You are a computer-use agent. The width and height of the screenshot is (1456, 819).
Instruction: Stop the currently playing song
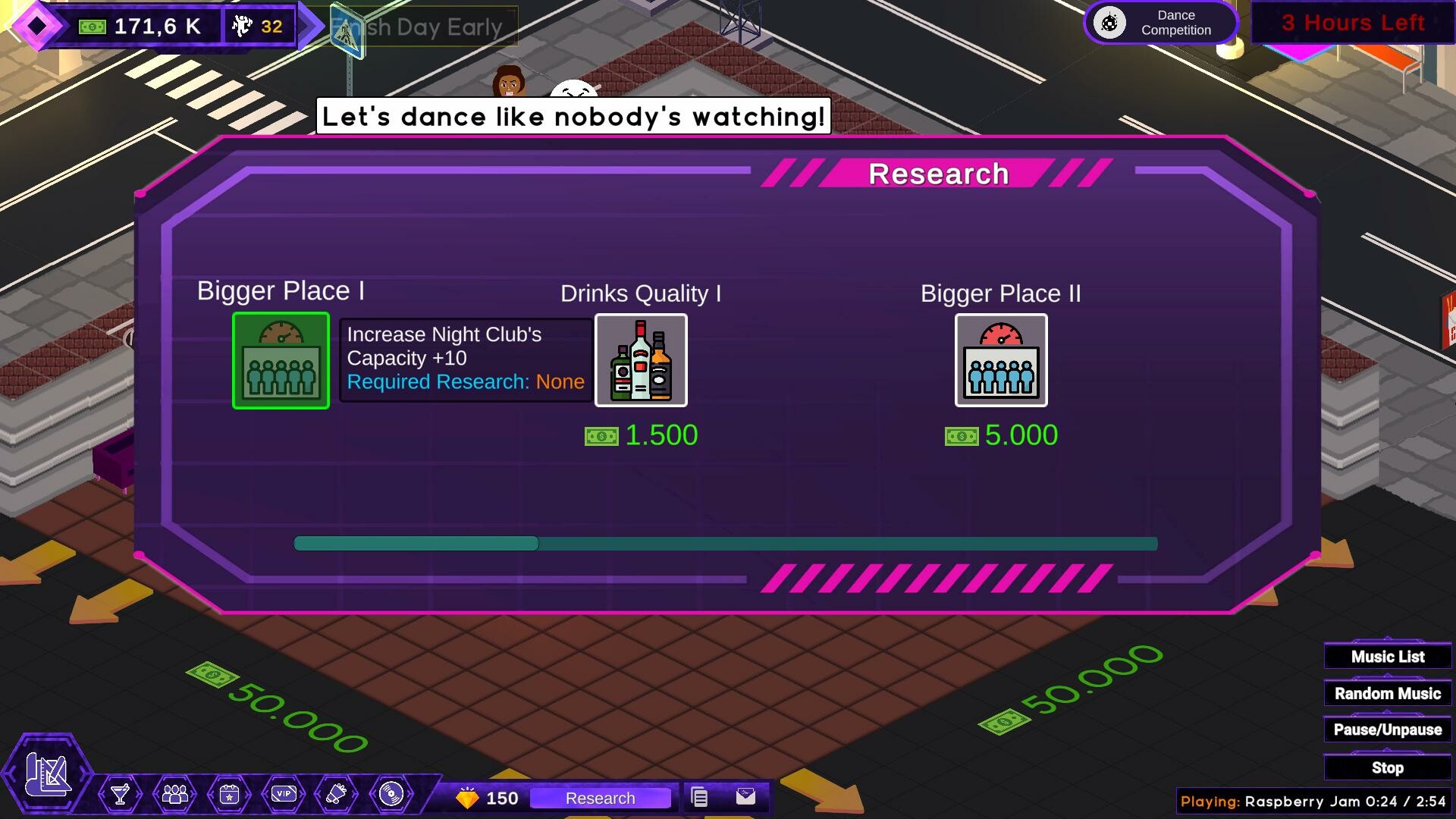[1386, 767]
